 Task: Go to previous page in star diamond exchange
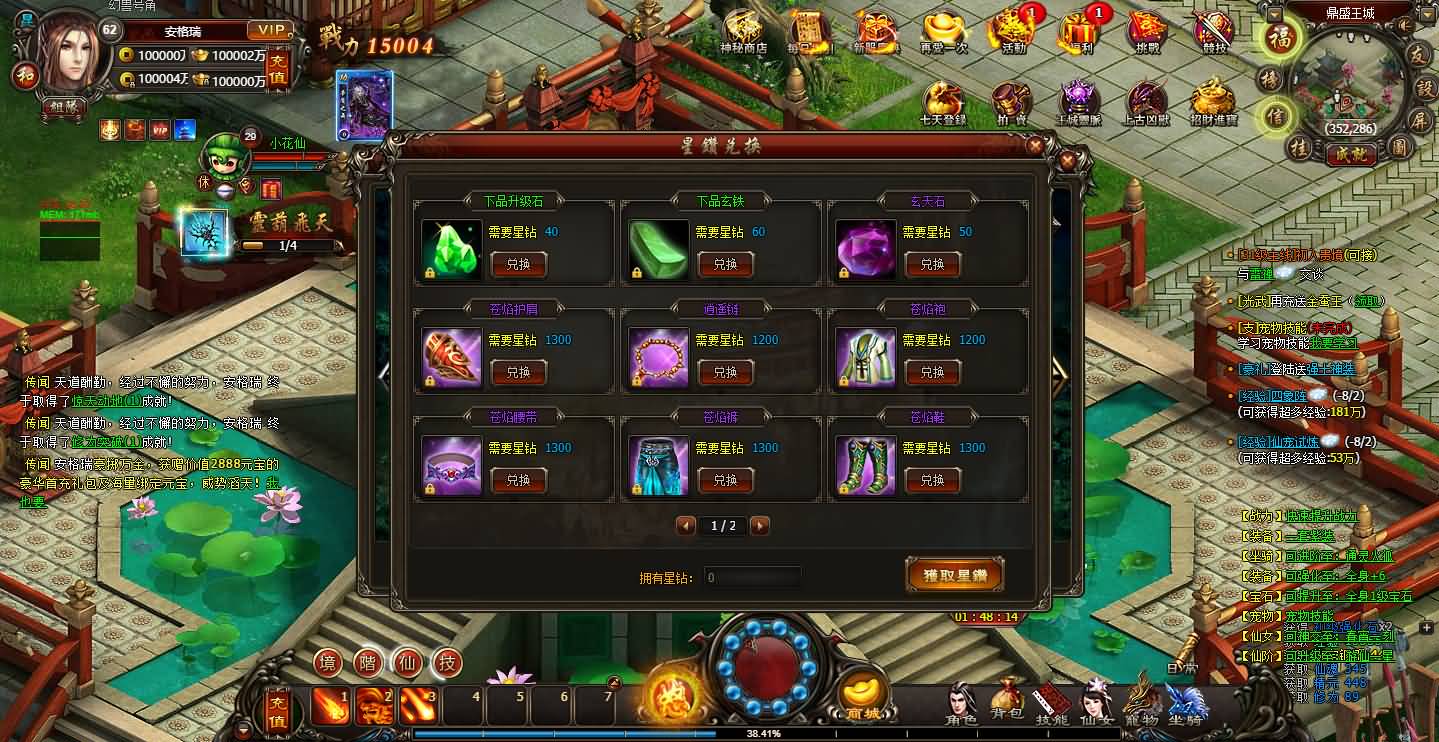tap(686, 525)
